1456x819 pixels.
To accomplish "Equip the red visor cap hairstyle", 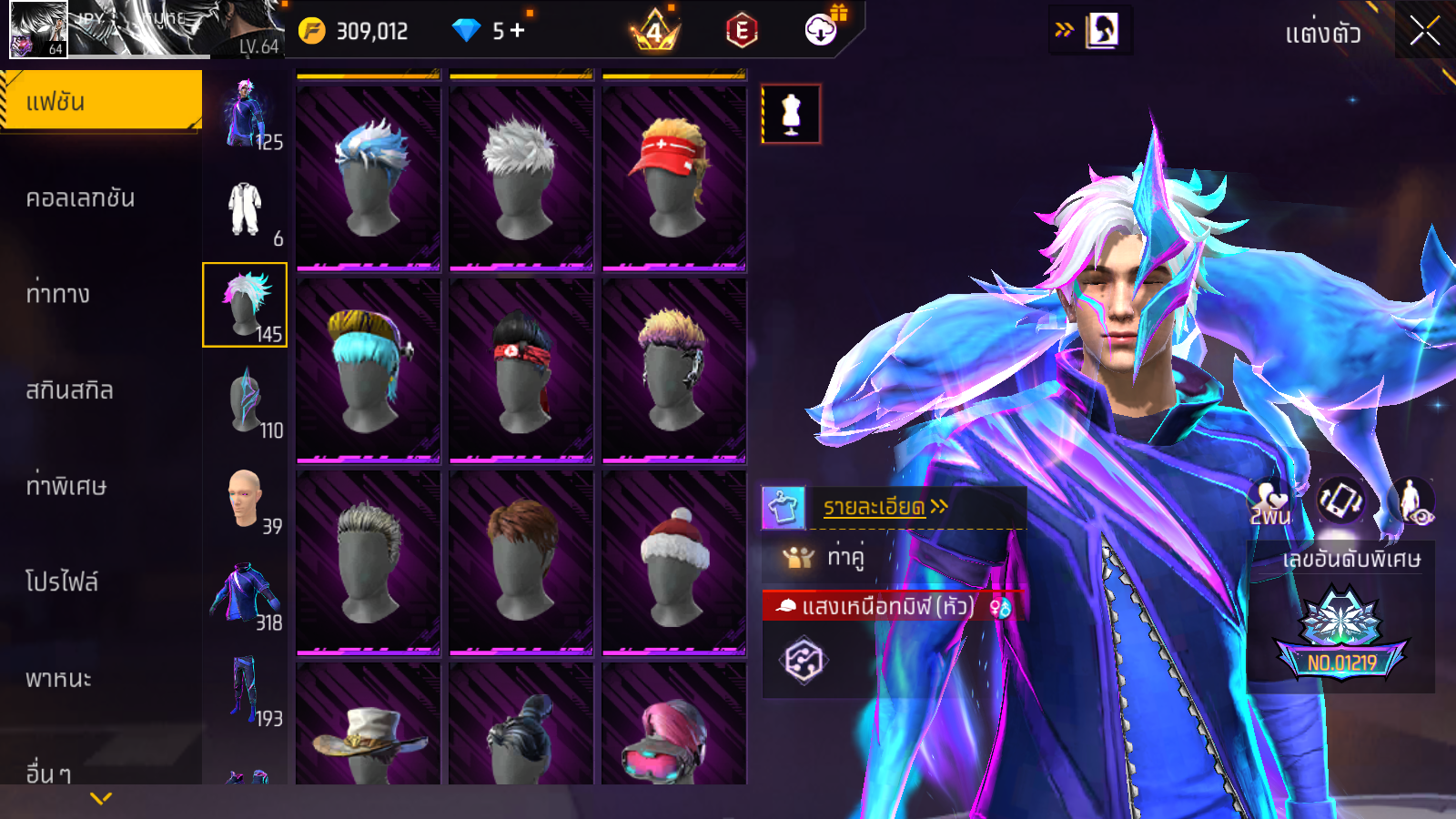I will (674, 177).
